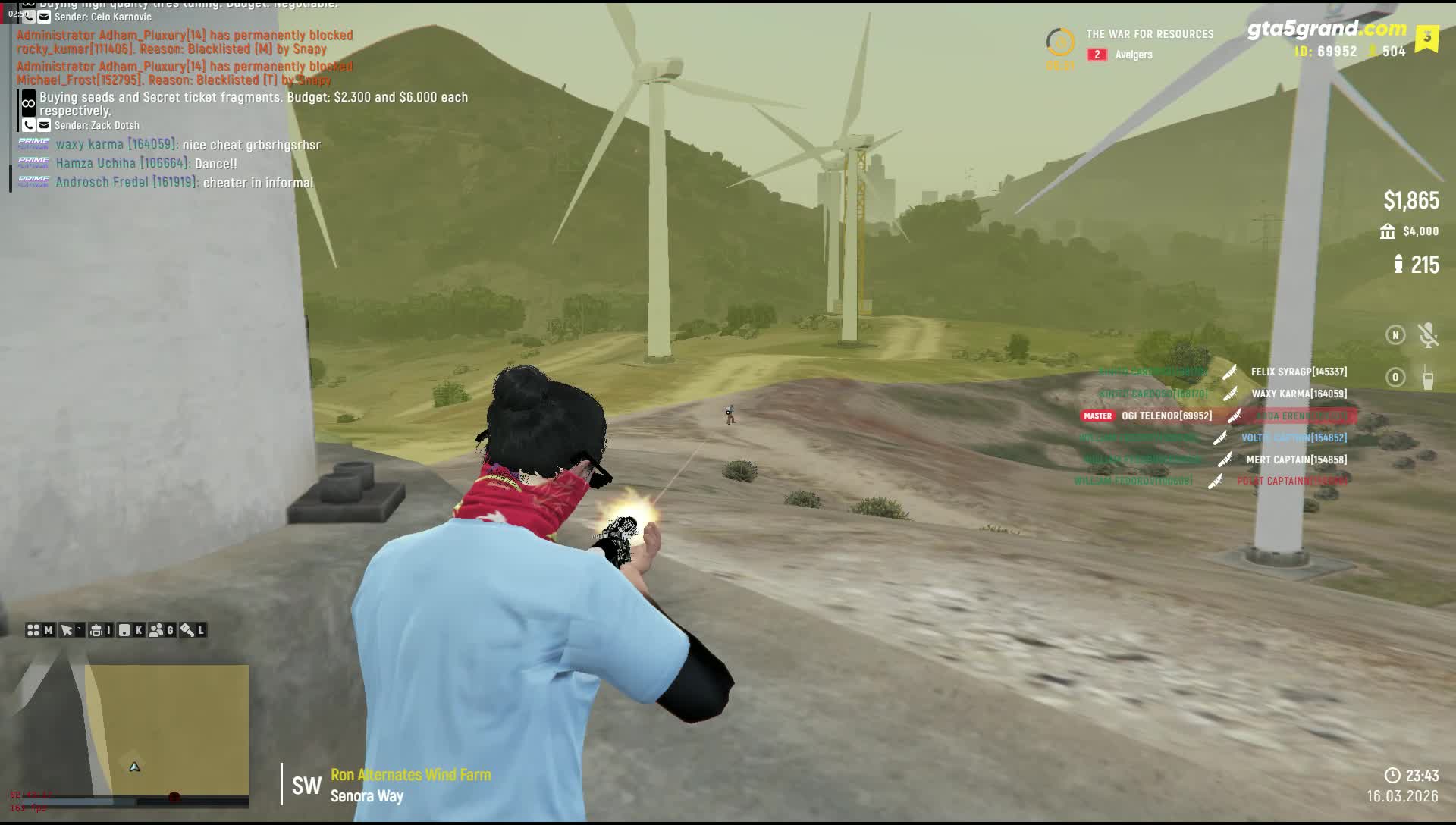The height and width of the screenshot is (825, 1456).
Task: Select waxy karma's chat message
Action: pos(187,145)
